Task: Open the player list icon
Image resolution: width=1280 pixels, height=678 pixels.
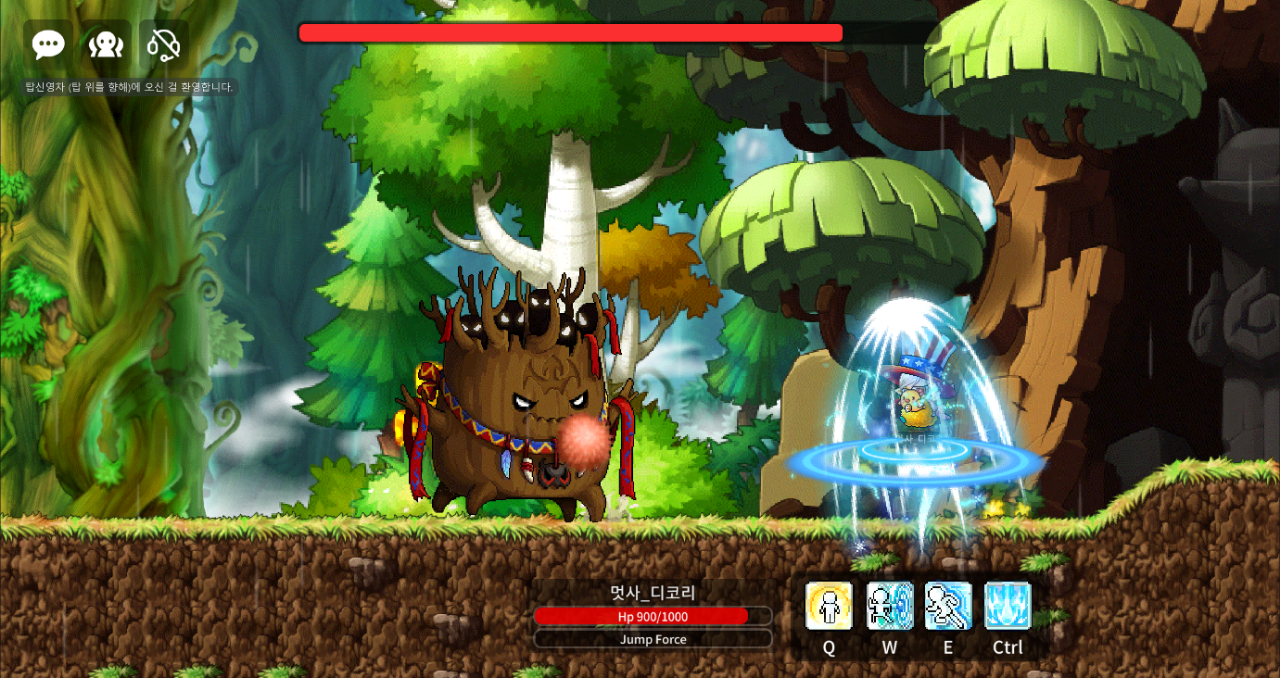Action: coord(106,44)
